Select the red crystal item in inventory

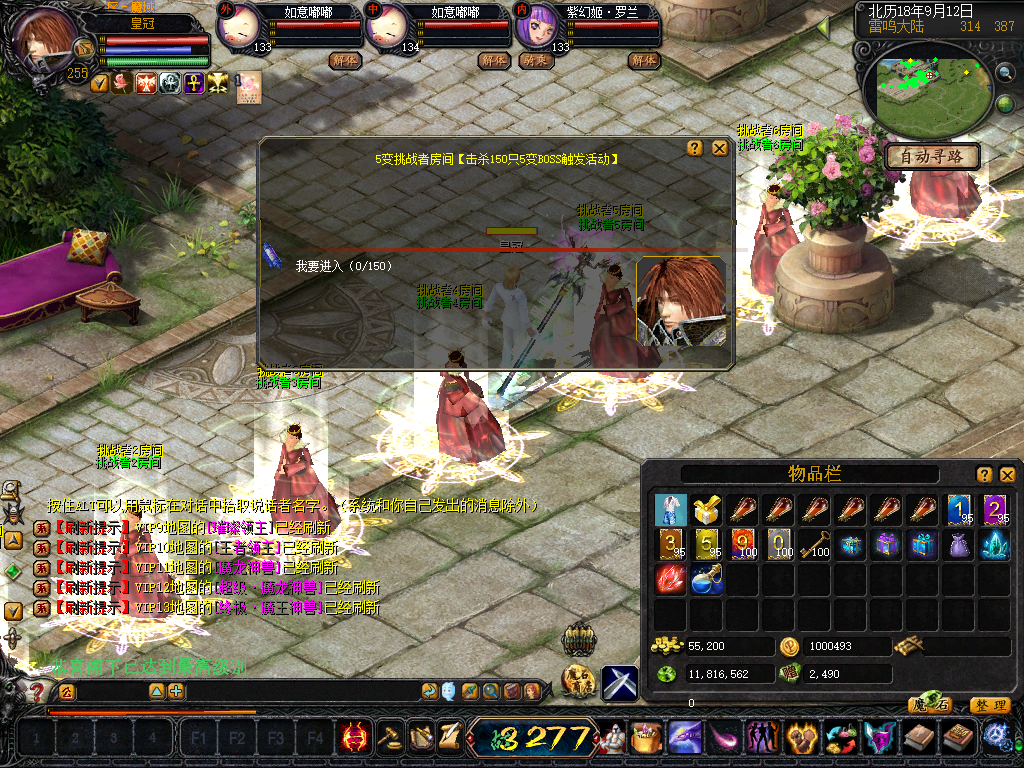tap(671, 580)
